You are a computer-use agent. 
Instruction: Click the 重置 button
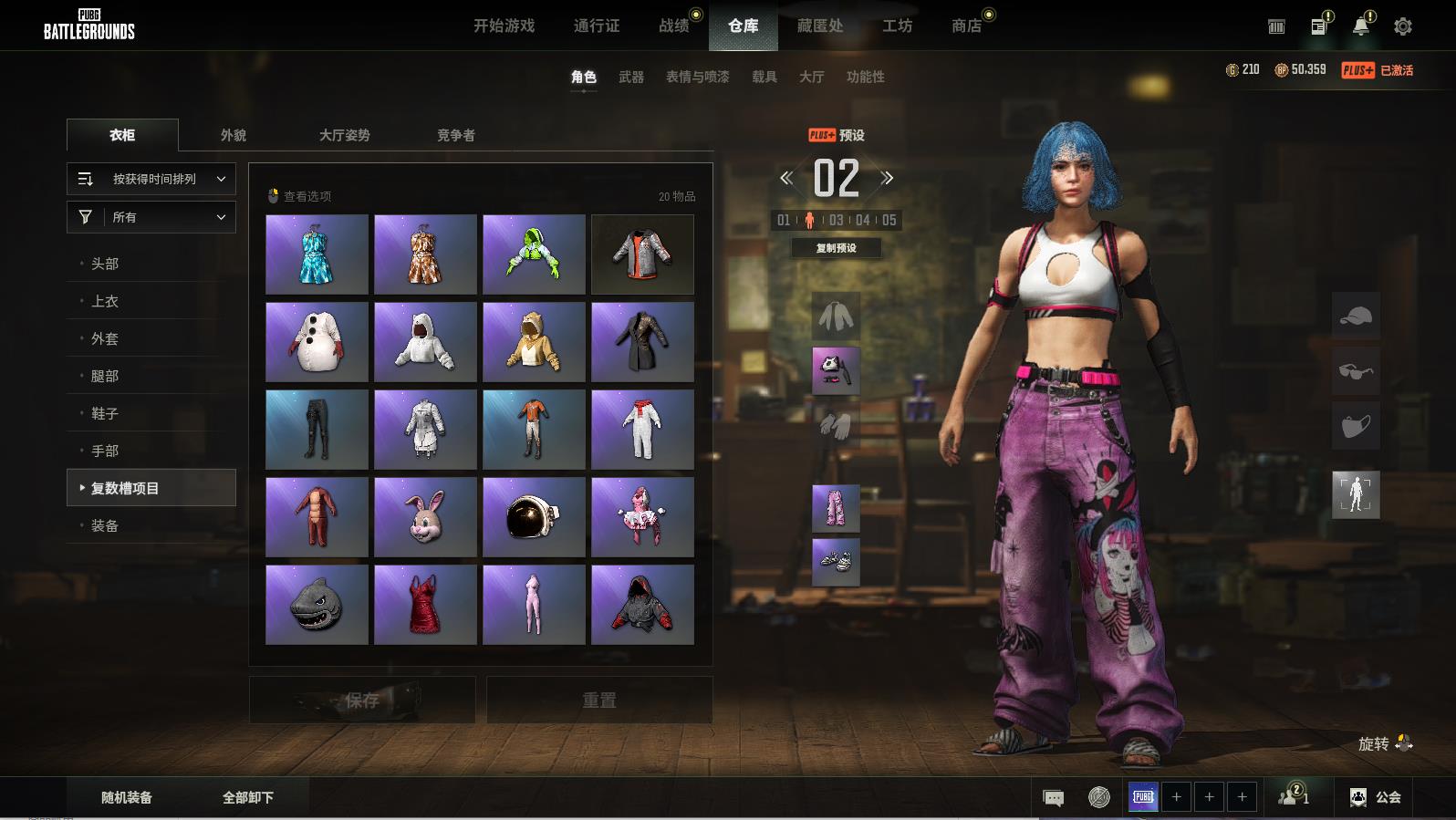599,700
